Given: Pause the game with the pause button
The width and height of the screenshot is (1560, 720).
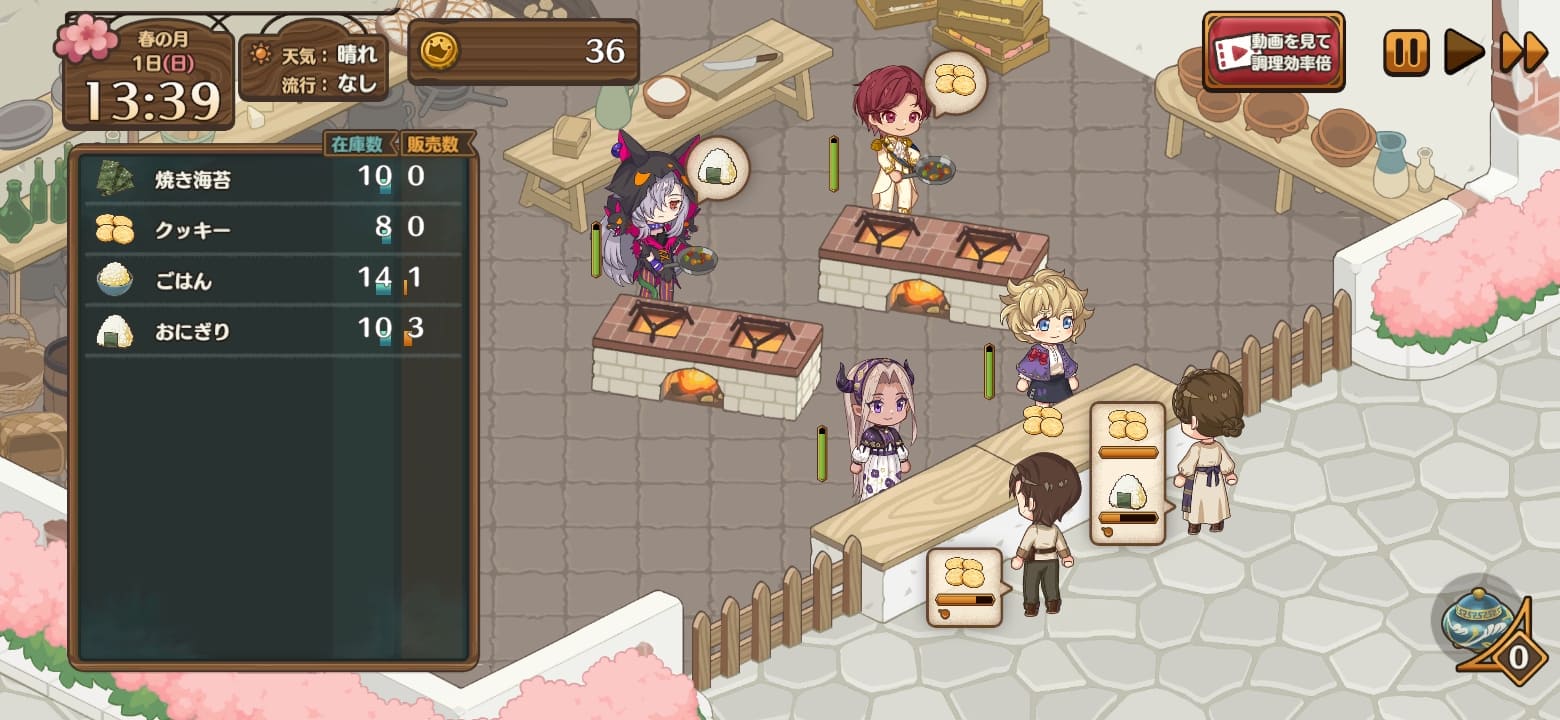Looking at the screenshot, I should tap(1406, 52).
